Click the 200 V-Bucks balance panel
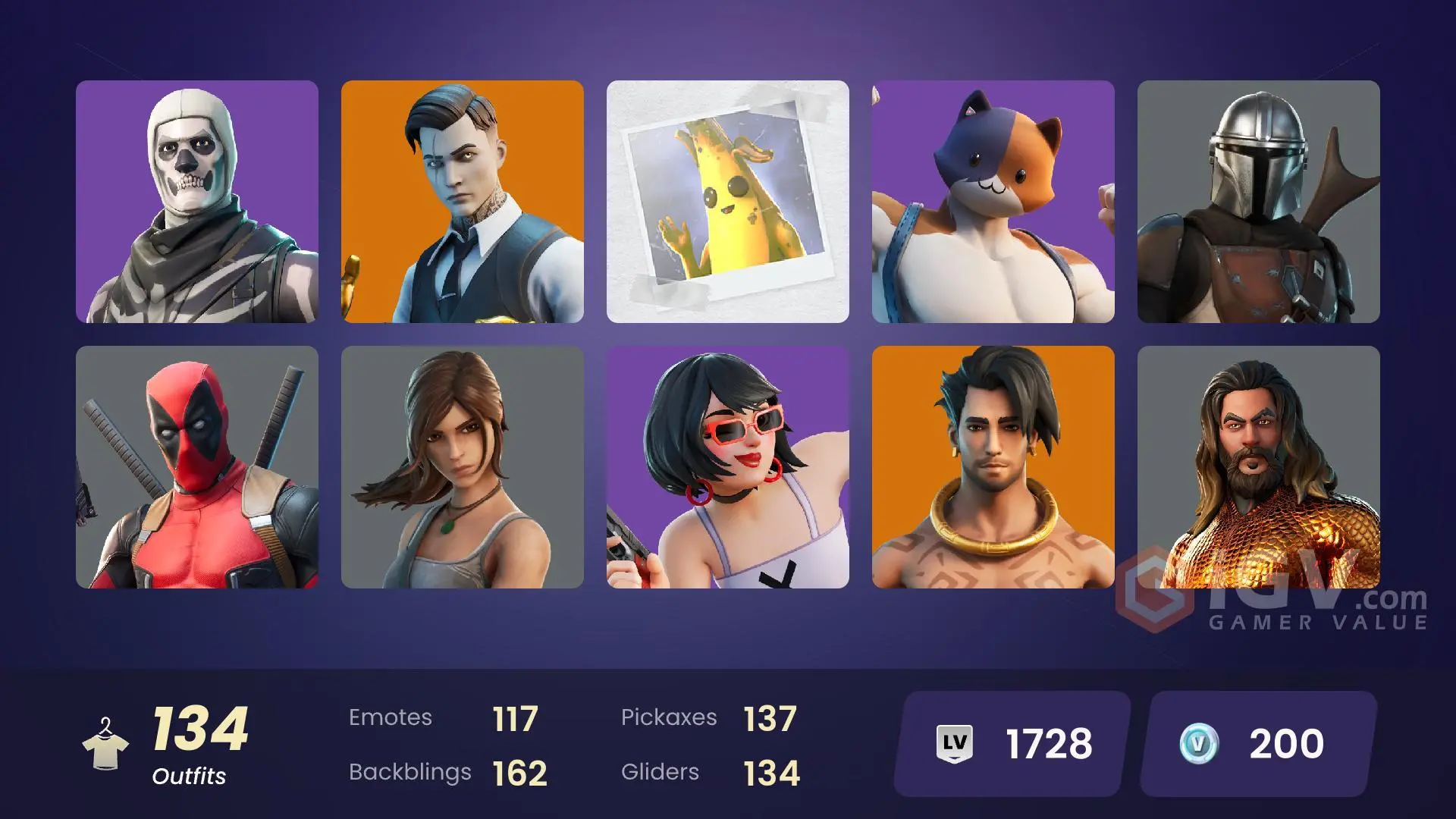 (x=1259, y=743)
